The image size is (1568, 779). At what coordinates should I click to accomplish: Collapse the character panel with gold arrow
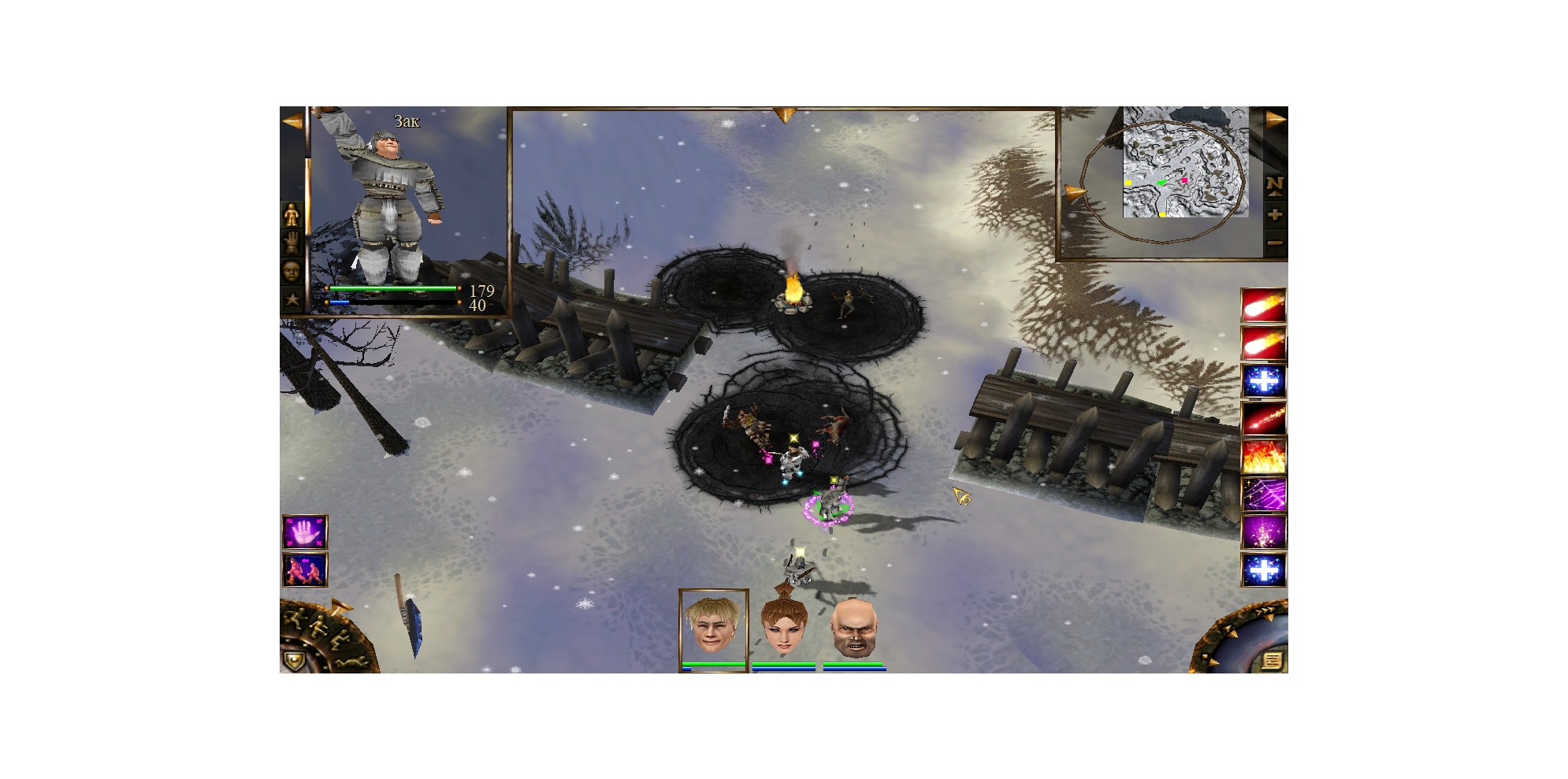292,122
